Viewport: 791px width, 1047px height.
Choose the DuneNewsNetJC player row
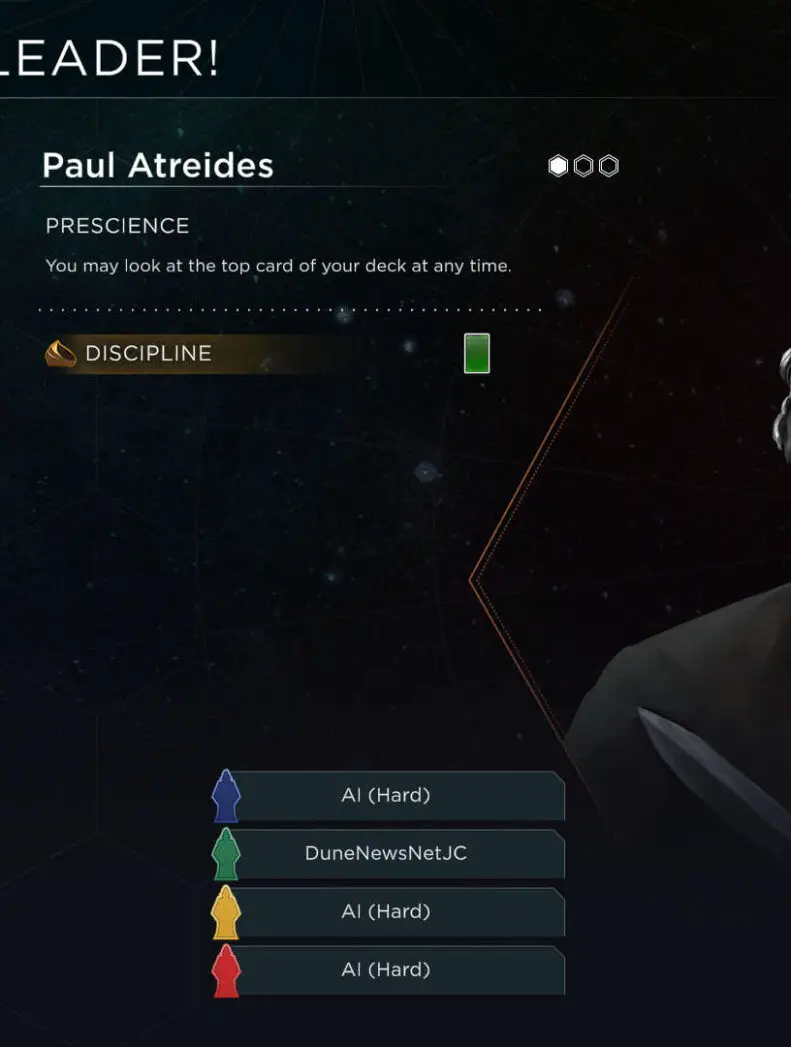click(386, 854)
